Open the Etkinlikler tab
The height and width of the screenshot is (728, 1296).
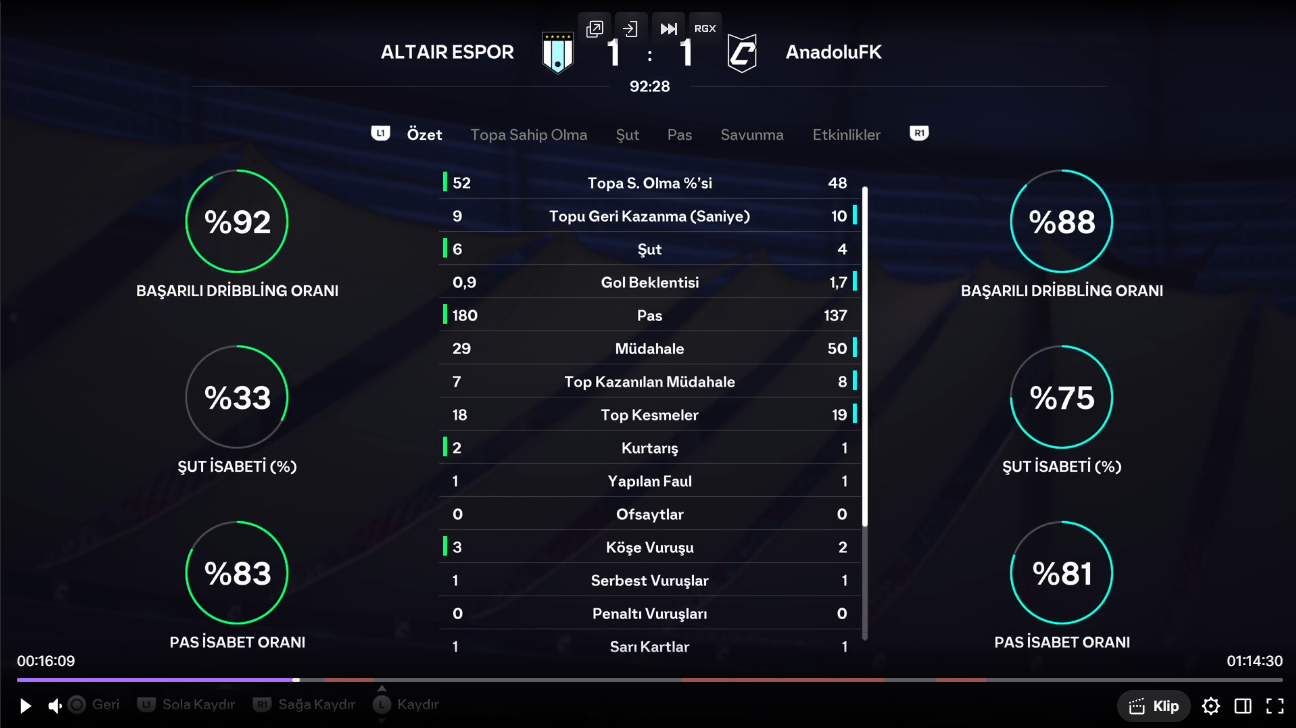tap(846, 134)
